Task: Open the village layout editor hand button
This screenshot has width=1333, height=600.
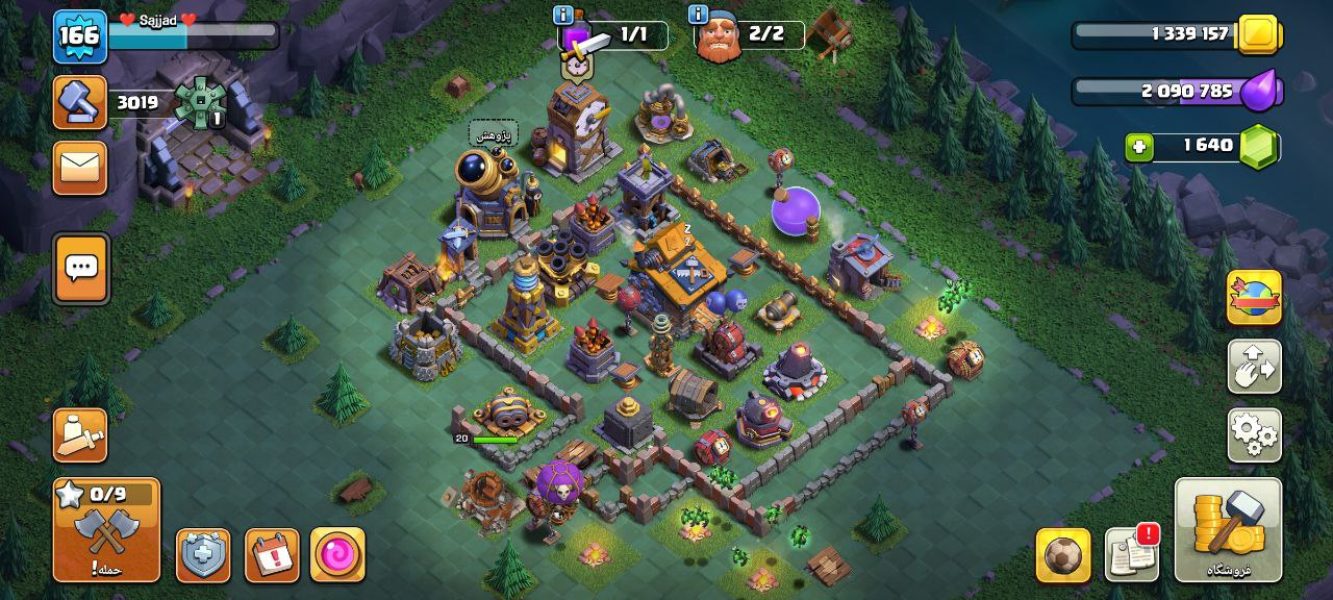Action: tap(1254, 367)
